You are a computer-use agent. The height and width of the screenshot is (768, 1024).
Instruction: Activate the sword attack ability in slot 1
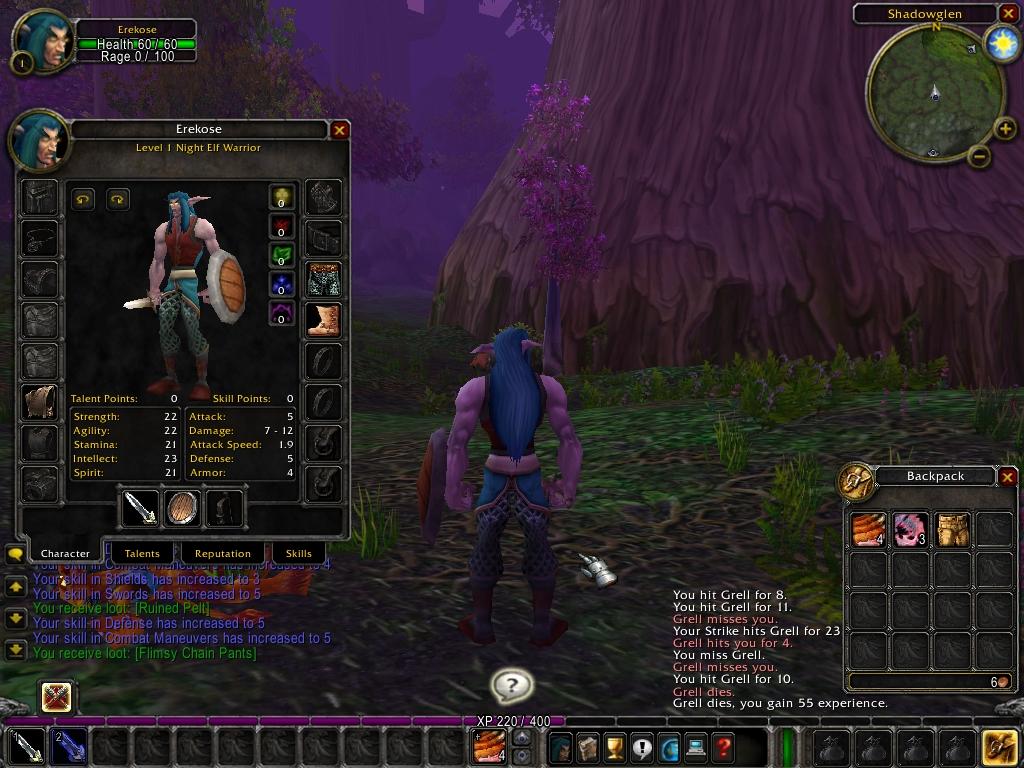pyautogui.click(x=27, y=747)
